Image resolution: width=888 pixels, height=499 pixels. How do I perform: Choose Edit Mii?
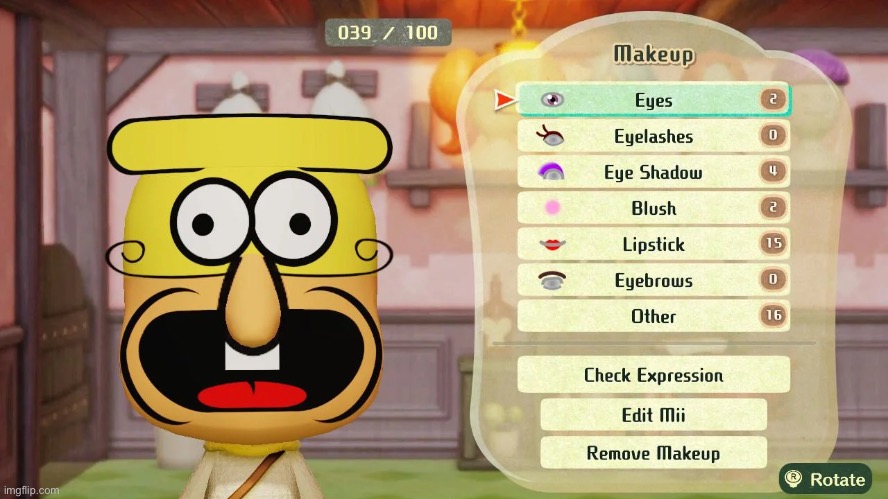point(653,414)
